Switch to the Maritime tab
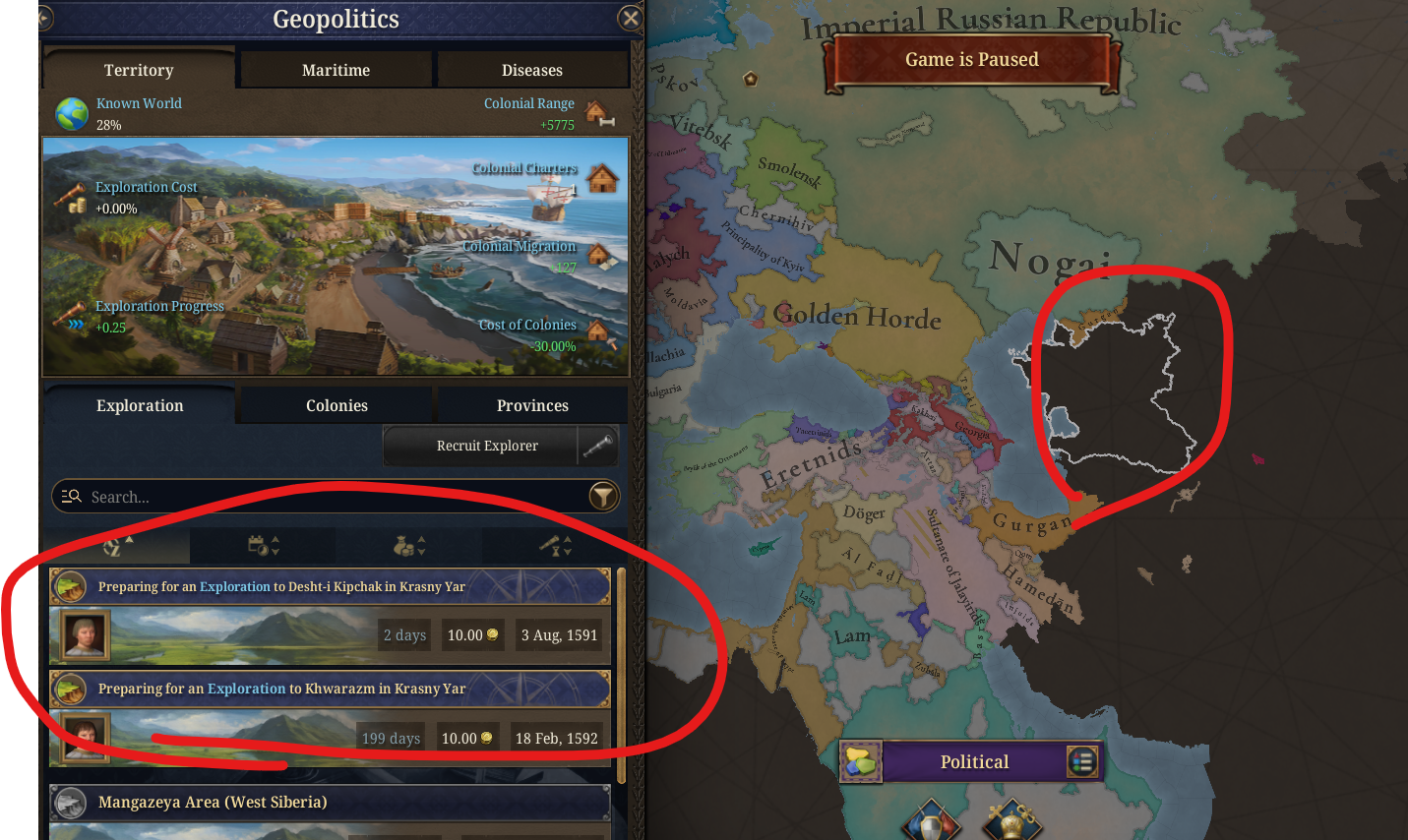The width and height of the screenshot is (1408, 840). pyautogui.click(x=336, y=70)
